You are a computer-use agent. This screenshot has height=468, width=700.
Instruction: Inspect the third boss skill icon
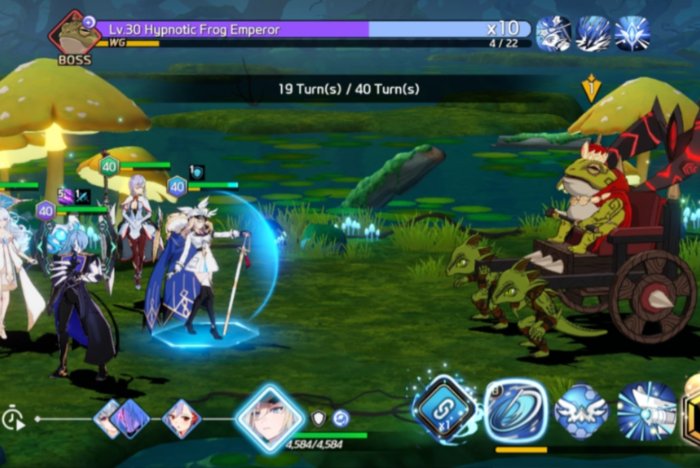632,33
